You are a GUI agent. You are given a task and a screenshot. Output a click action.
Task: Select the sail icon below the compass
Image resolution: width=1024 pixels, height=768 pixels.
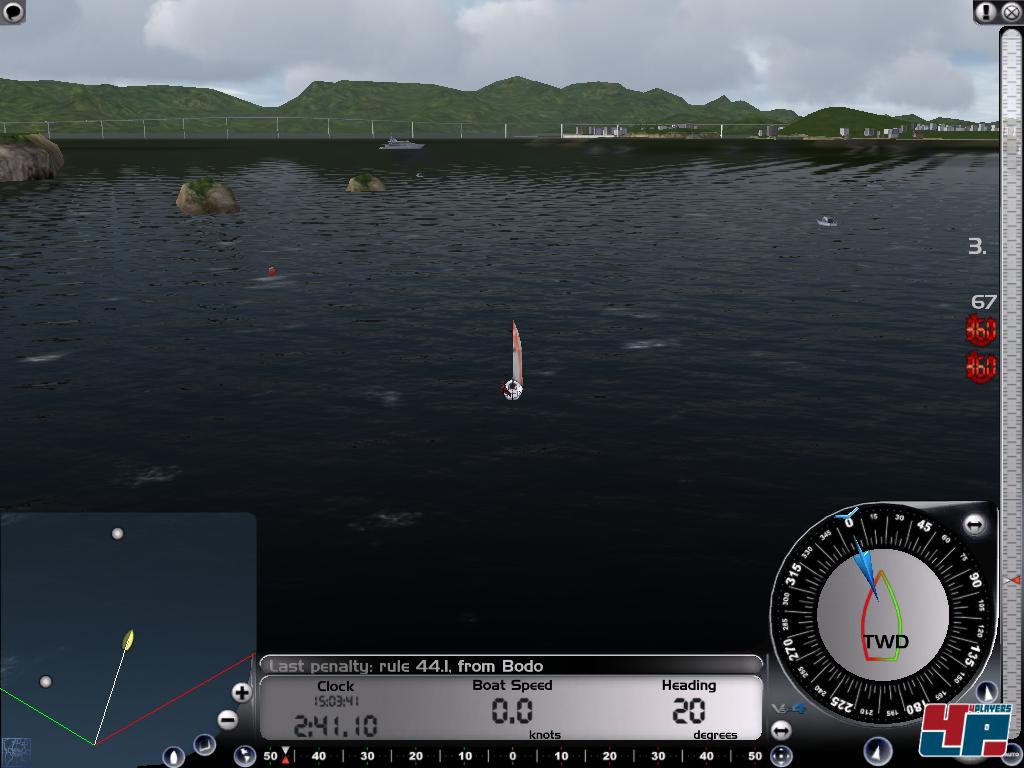pos(878,750)
